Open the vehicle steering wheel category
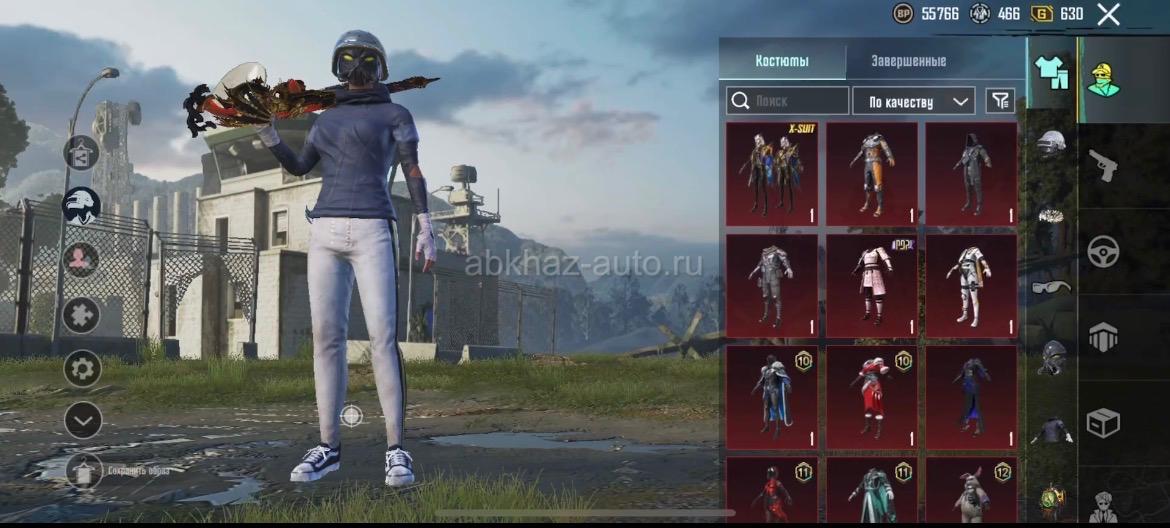Screen dimensions: 1170x528 point(1103,249)
